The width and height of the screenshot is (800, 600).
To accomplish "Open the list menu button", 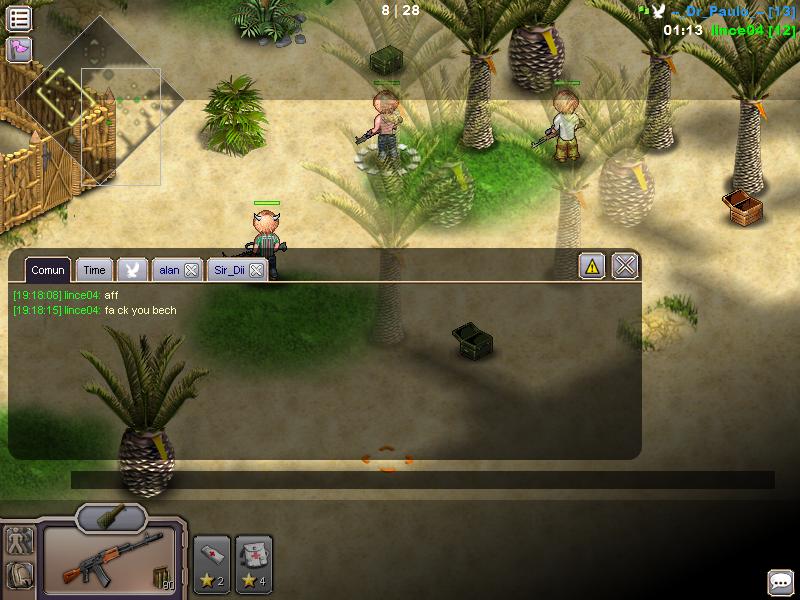I will click(x=19, y=18).
